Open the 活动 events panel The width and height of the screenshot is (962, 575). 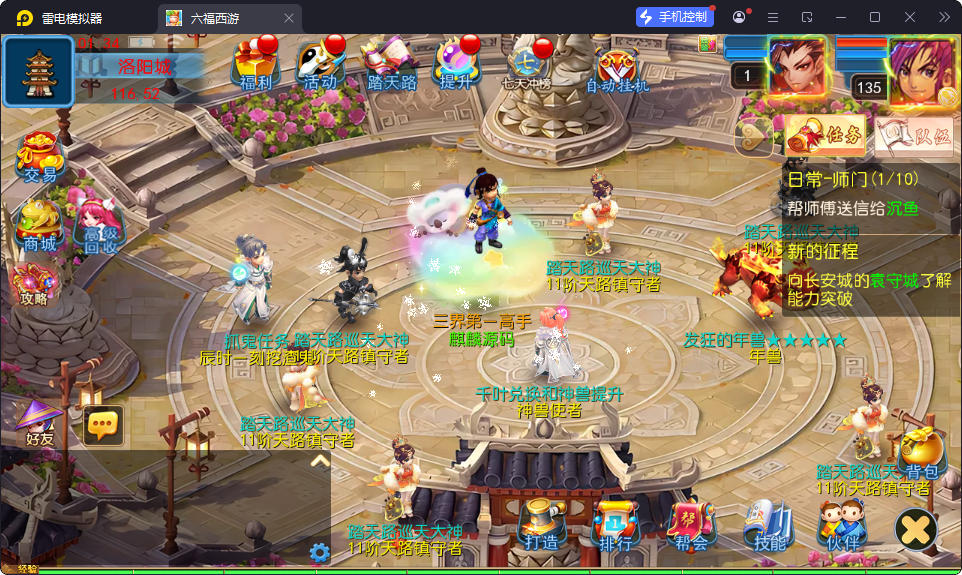click(x=321, y=66)
